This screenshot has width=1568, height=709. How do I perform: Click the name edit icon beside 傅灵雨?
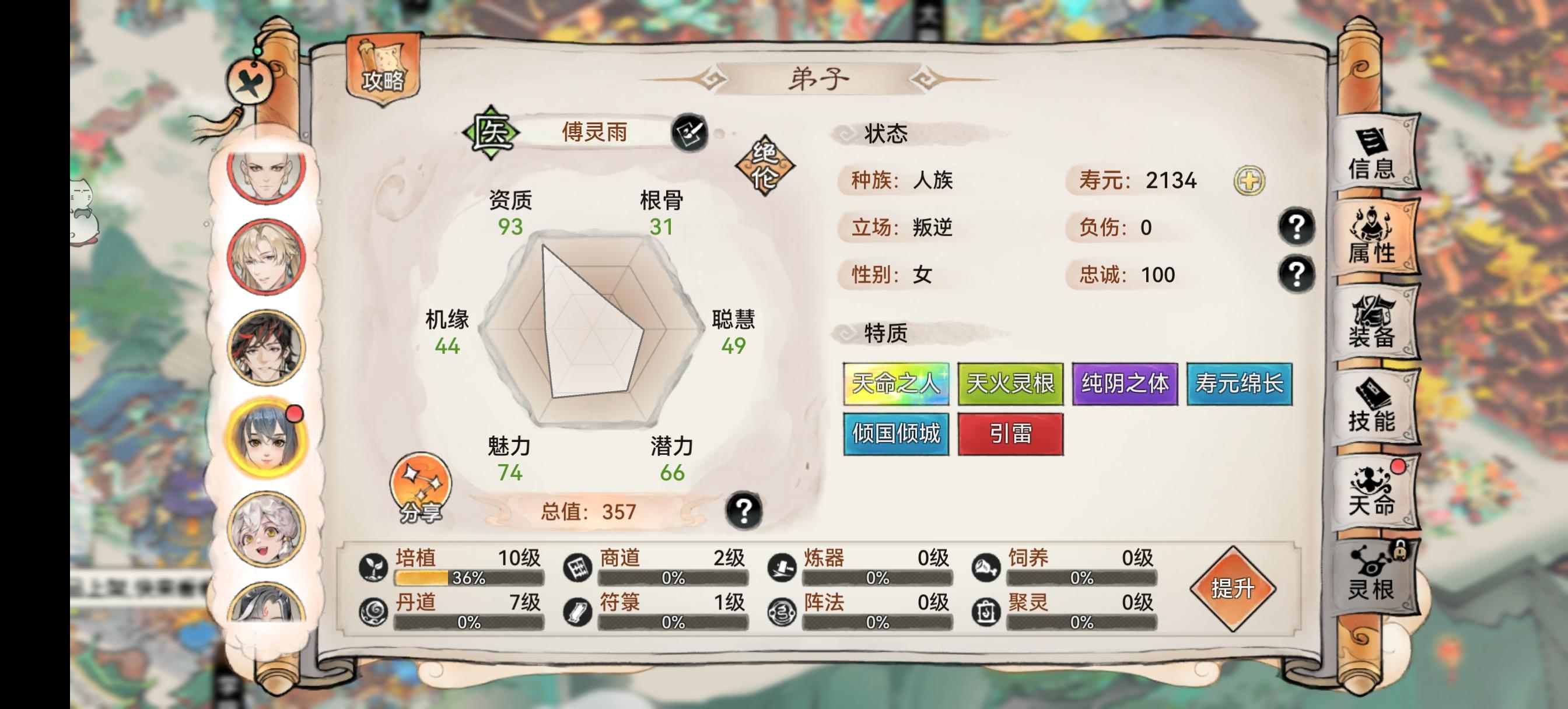pyautogui.click(x=690, y=133)
